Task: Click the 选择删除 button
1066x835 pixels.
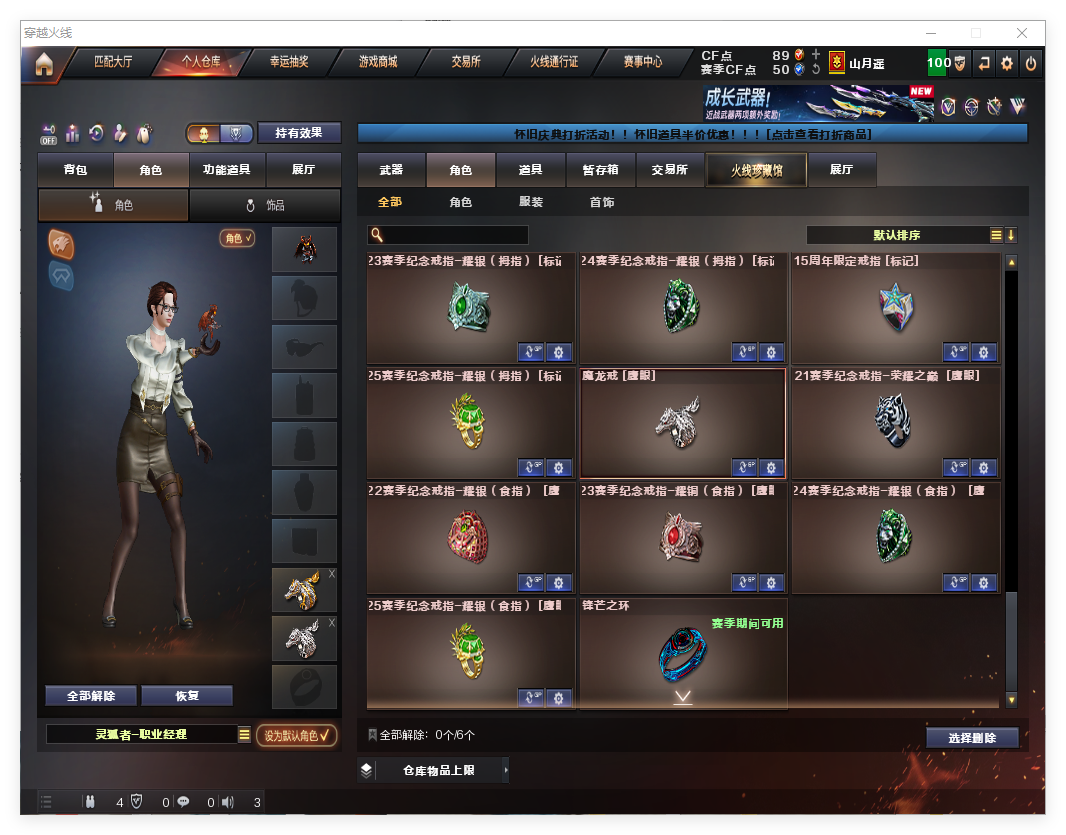Action: click(971, 738)
